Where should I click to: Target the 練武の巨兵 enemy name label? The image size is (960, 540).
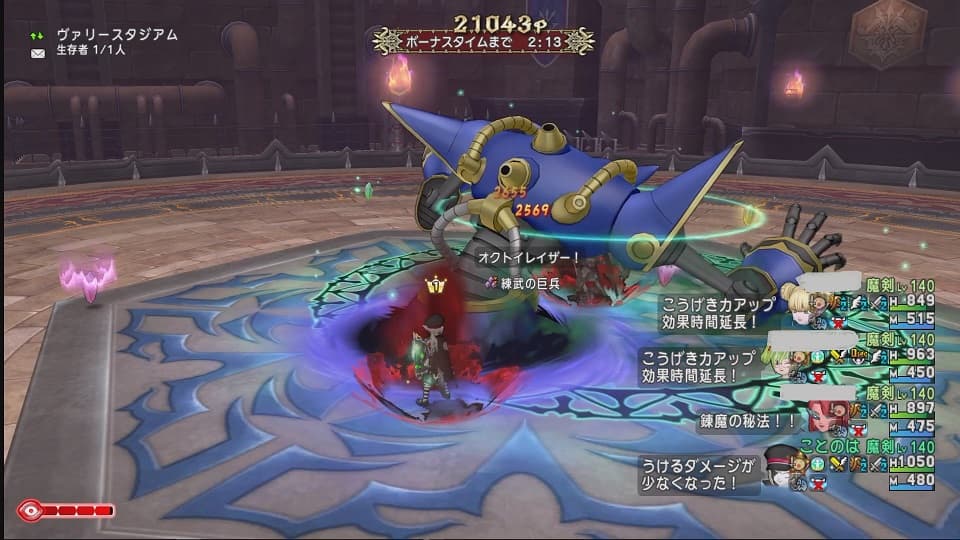(528, 285)
